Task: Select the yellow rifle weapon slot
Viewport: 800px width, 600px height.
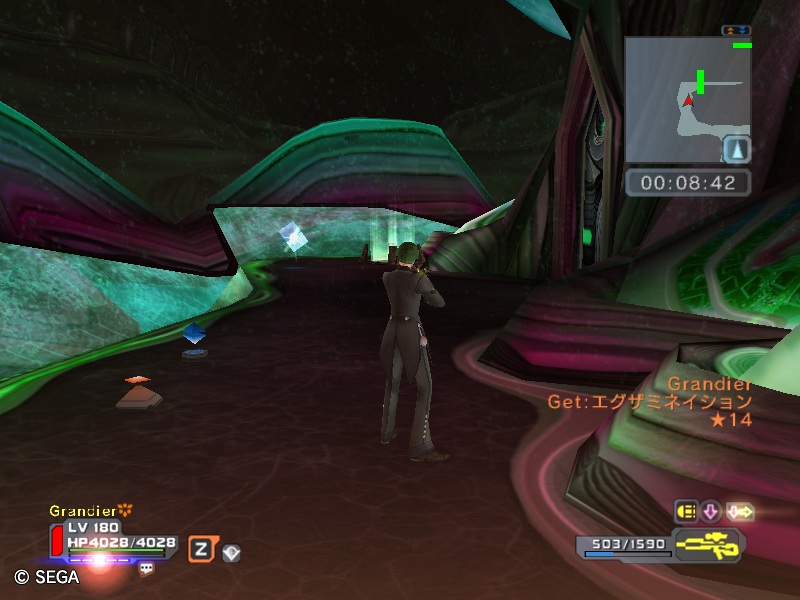Action: pos(707,547)
